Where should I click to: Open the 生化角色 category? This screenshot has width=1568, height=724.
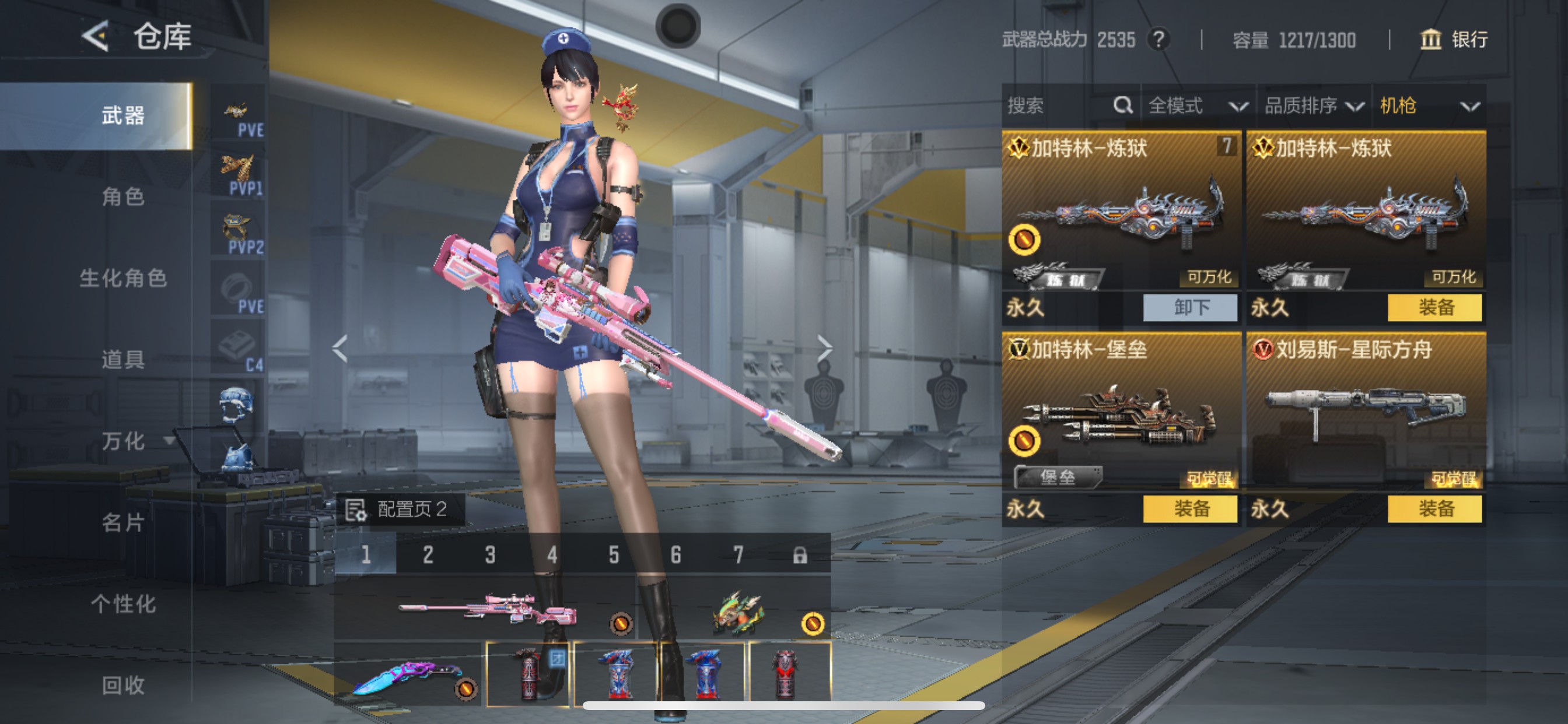123,278
